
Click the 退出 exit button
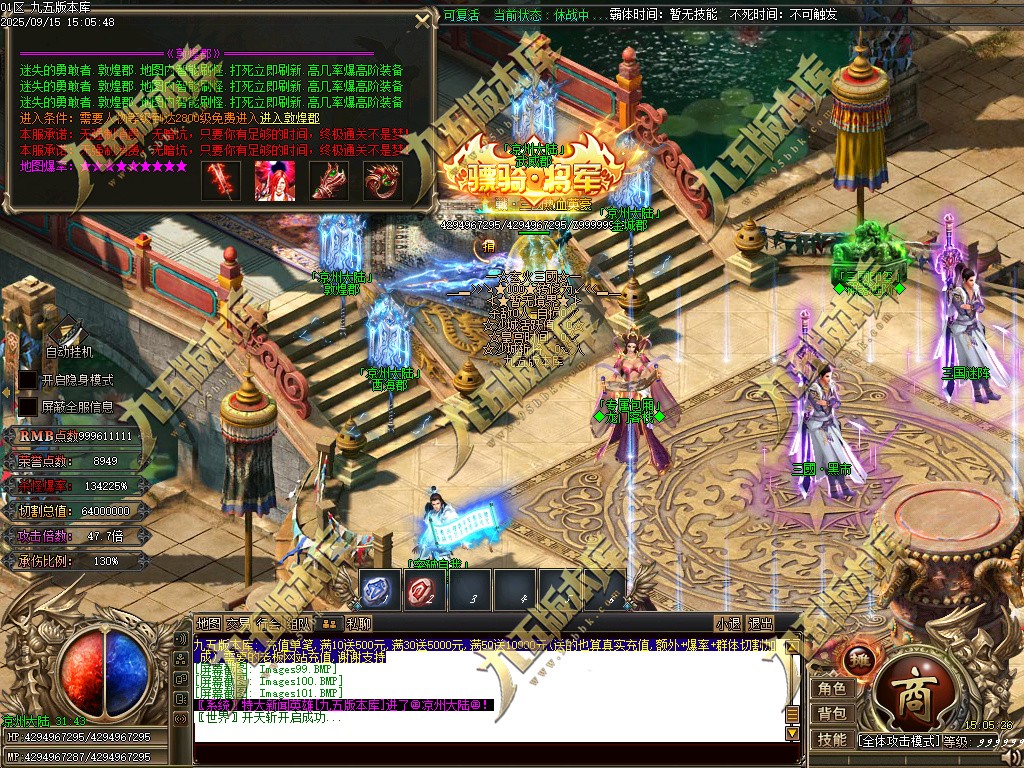pyautogui.click(x=760, y=624)
